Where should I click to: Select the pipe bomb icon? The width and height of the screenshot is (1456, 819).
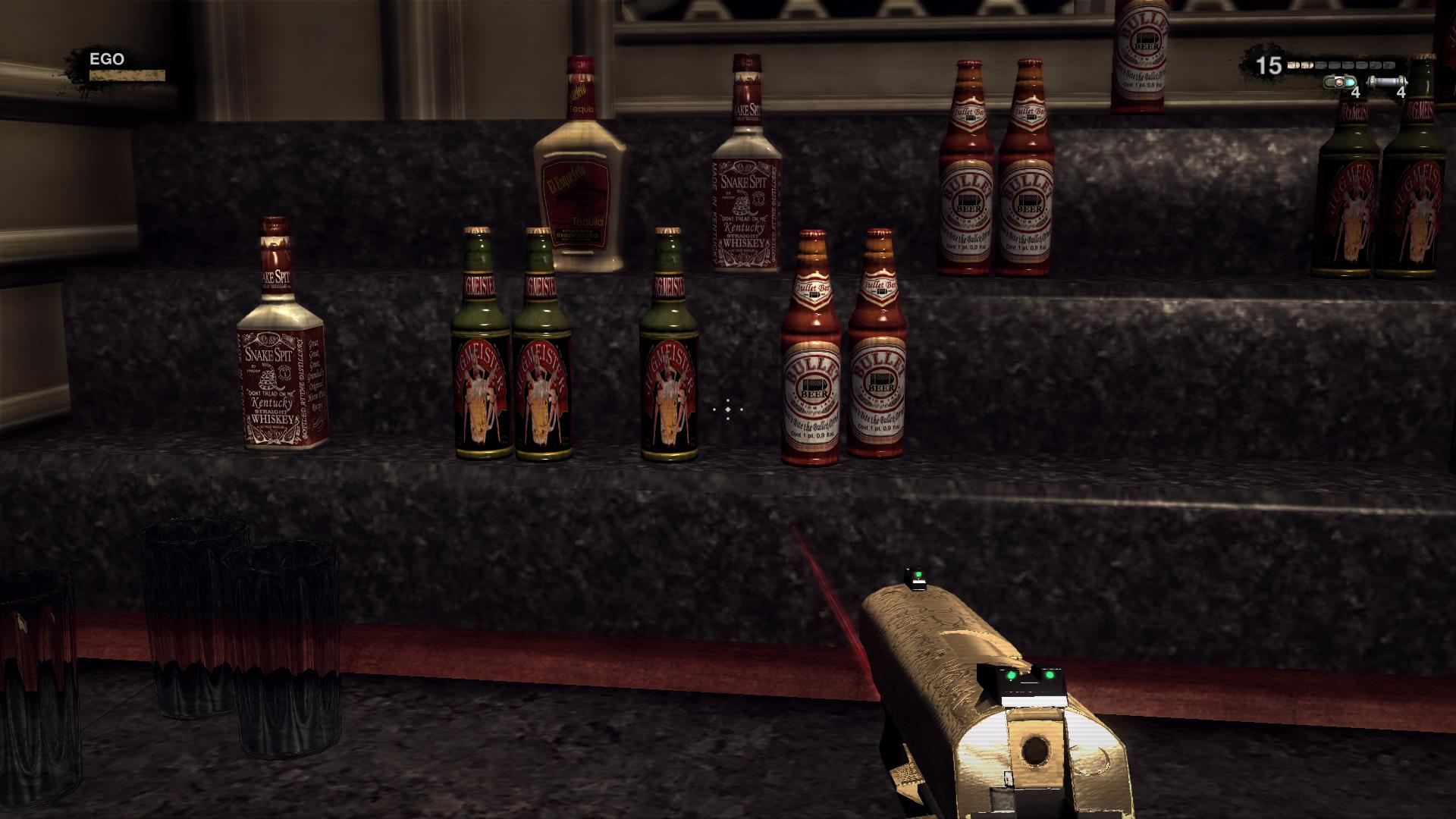pyautogui.click(x=1385, y=81)
